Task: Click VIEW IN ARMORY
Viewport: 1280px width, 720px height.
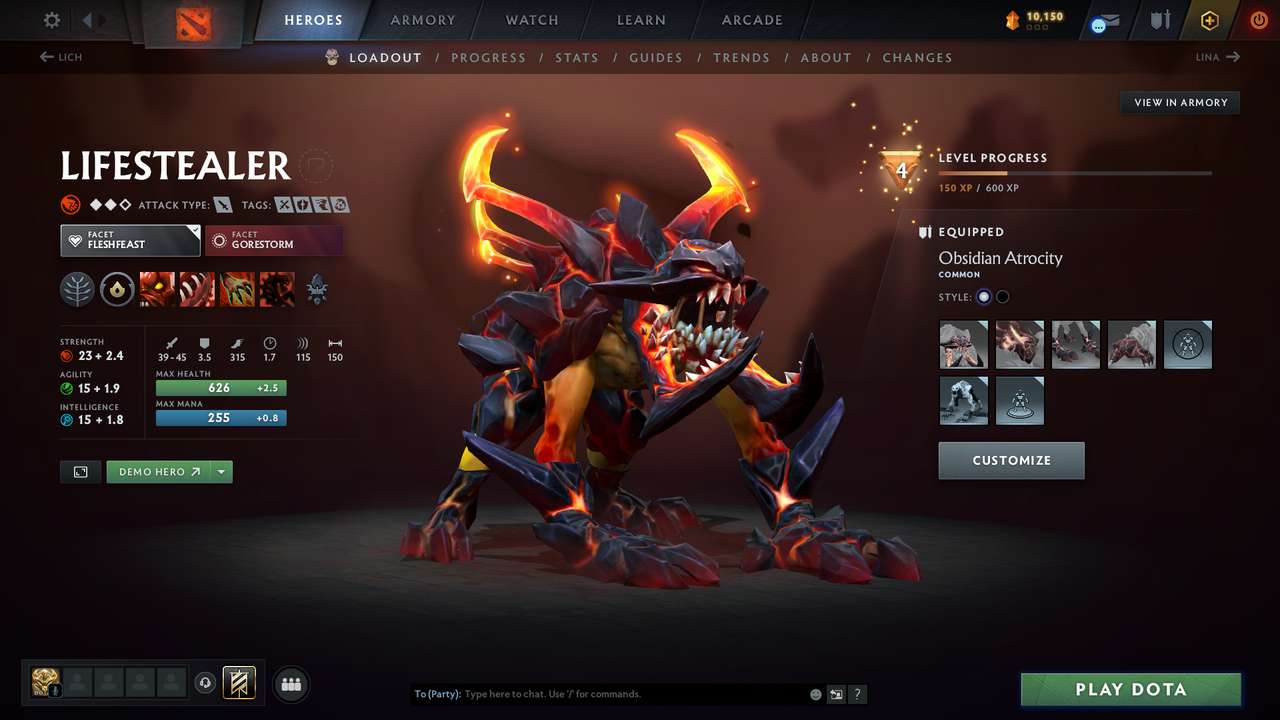Action: (1179, 102)
